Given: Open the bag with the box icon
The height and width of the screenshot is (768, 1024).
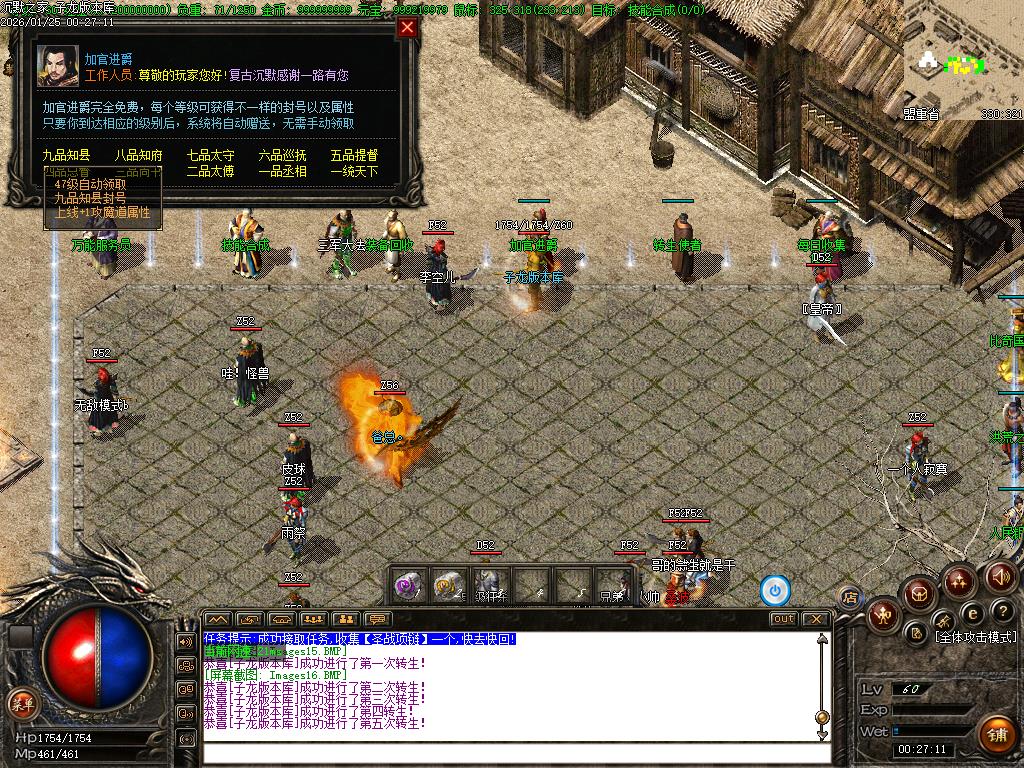Looking at the screenshot, I should point(917,594).
